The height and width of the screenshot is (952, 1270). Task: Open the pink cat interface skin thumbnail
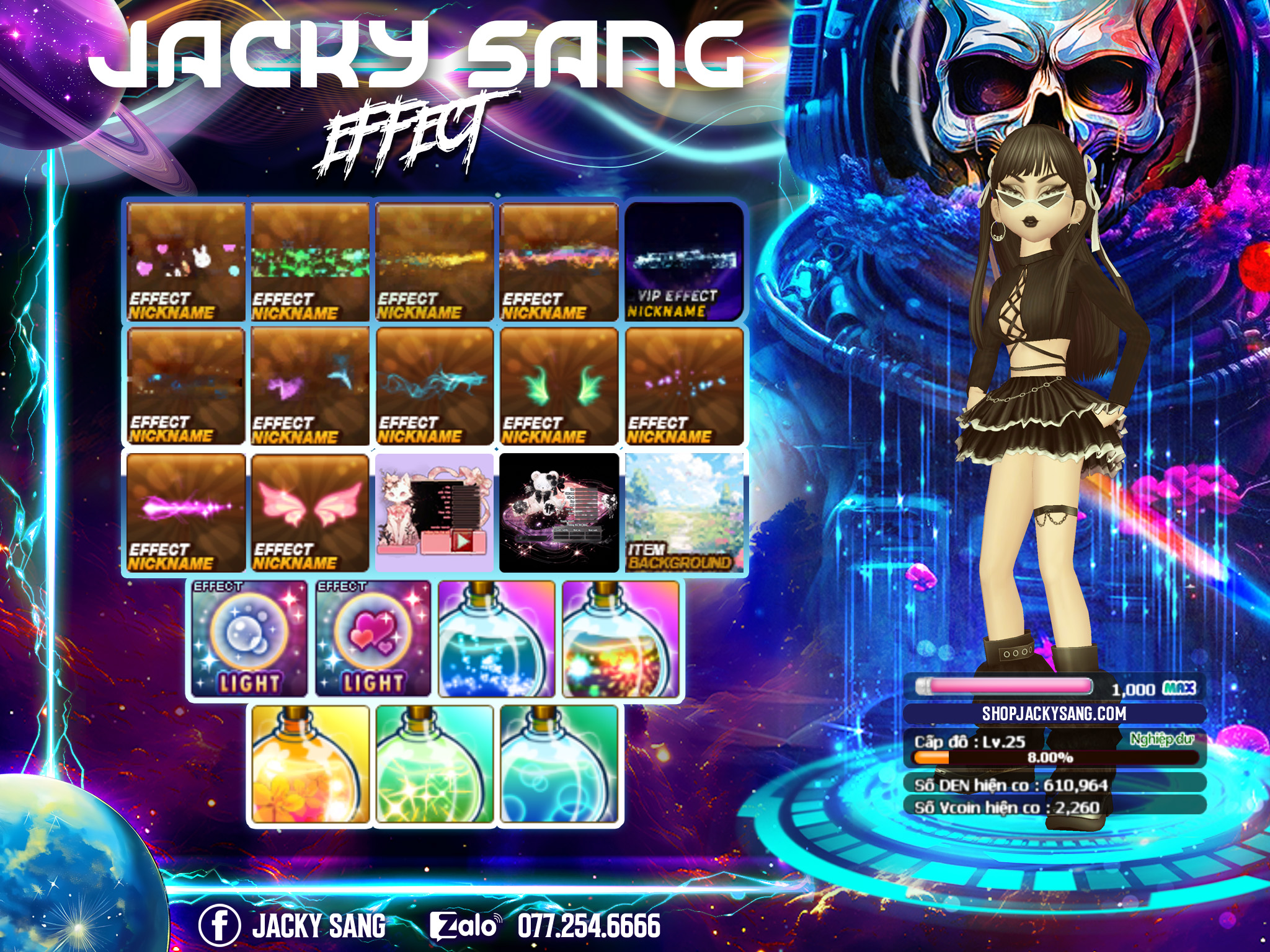(435, 513)
